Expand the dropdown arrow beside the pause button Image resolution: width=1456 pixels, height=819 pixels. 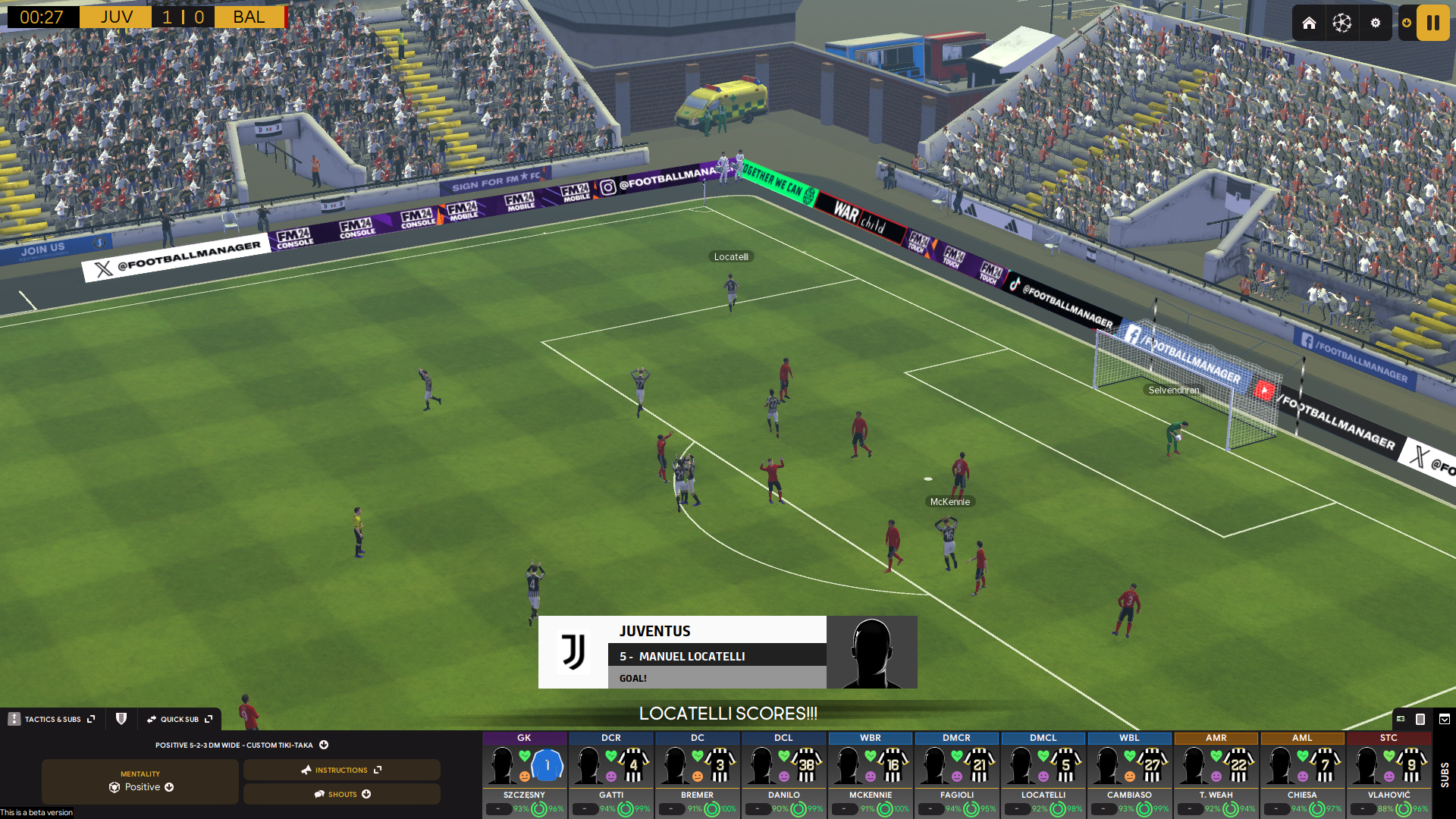coord(1407,23)
